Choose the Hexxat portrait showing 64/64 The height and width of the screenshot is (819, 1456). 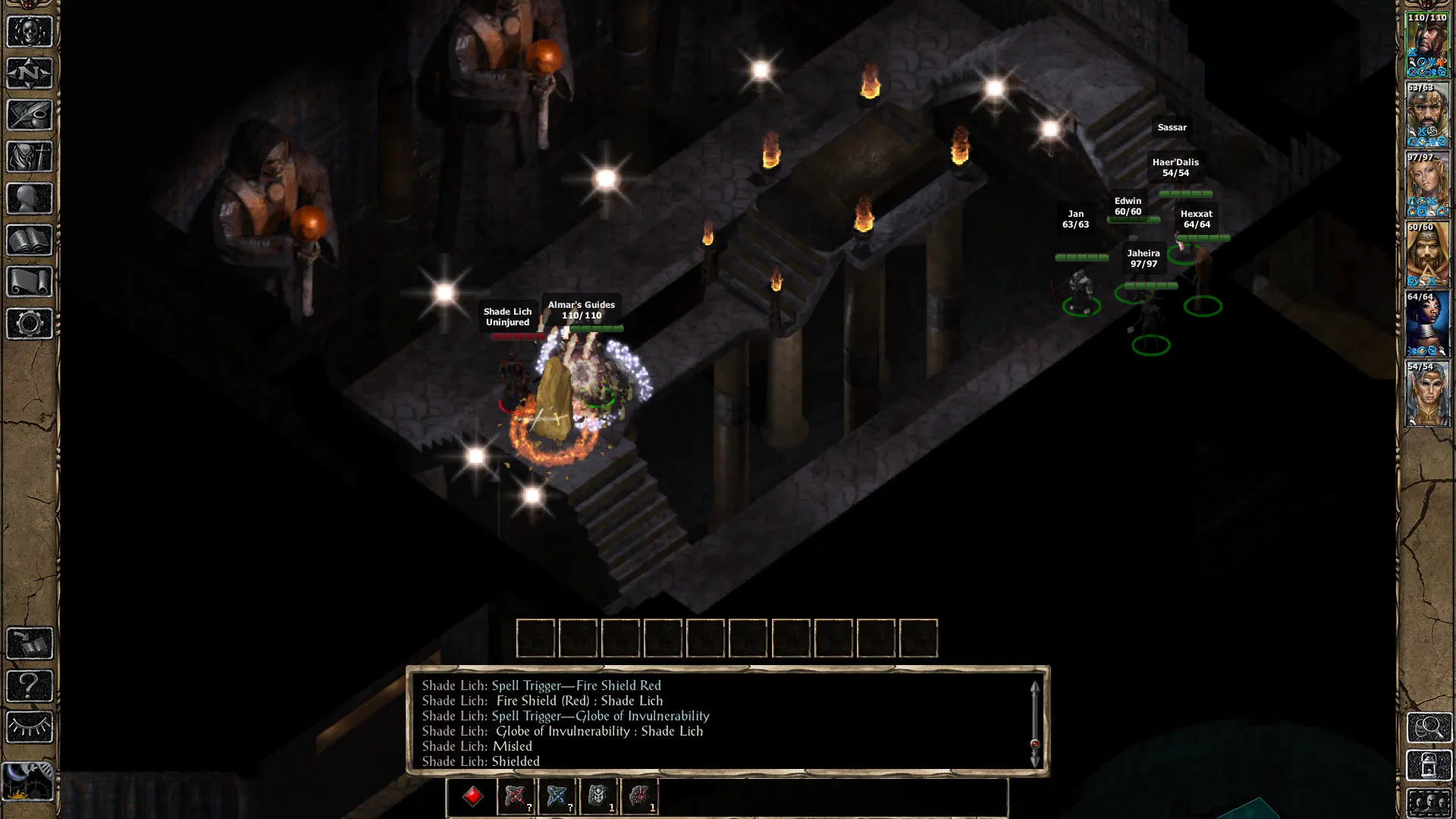(x=1427, y=324)
